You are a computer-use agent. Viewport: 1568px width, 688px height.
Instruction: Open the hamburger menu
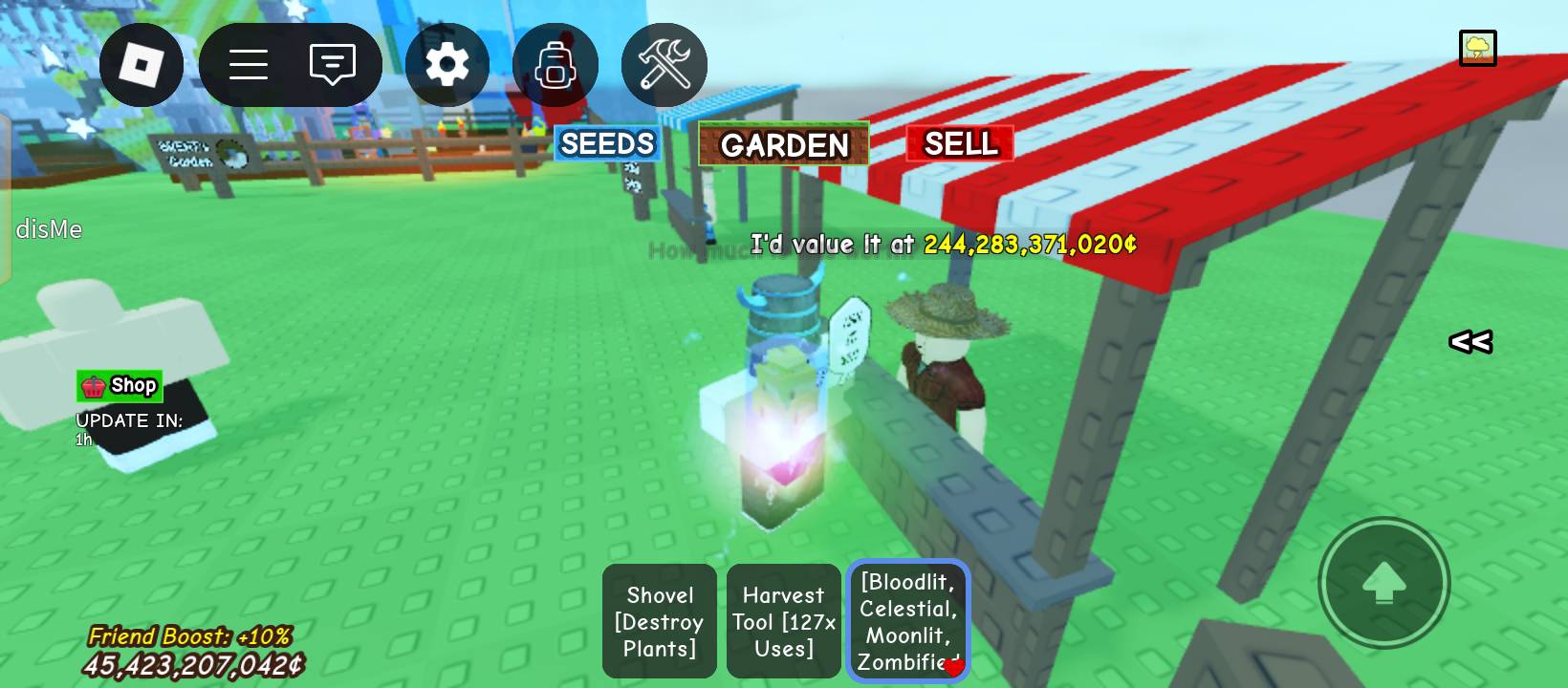pos(248,64)
